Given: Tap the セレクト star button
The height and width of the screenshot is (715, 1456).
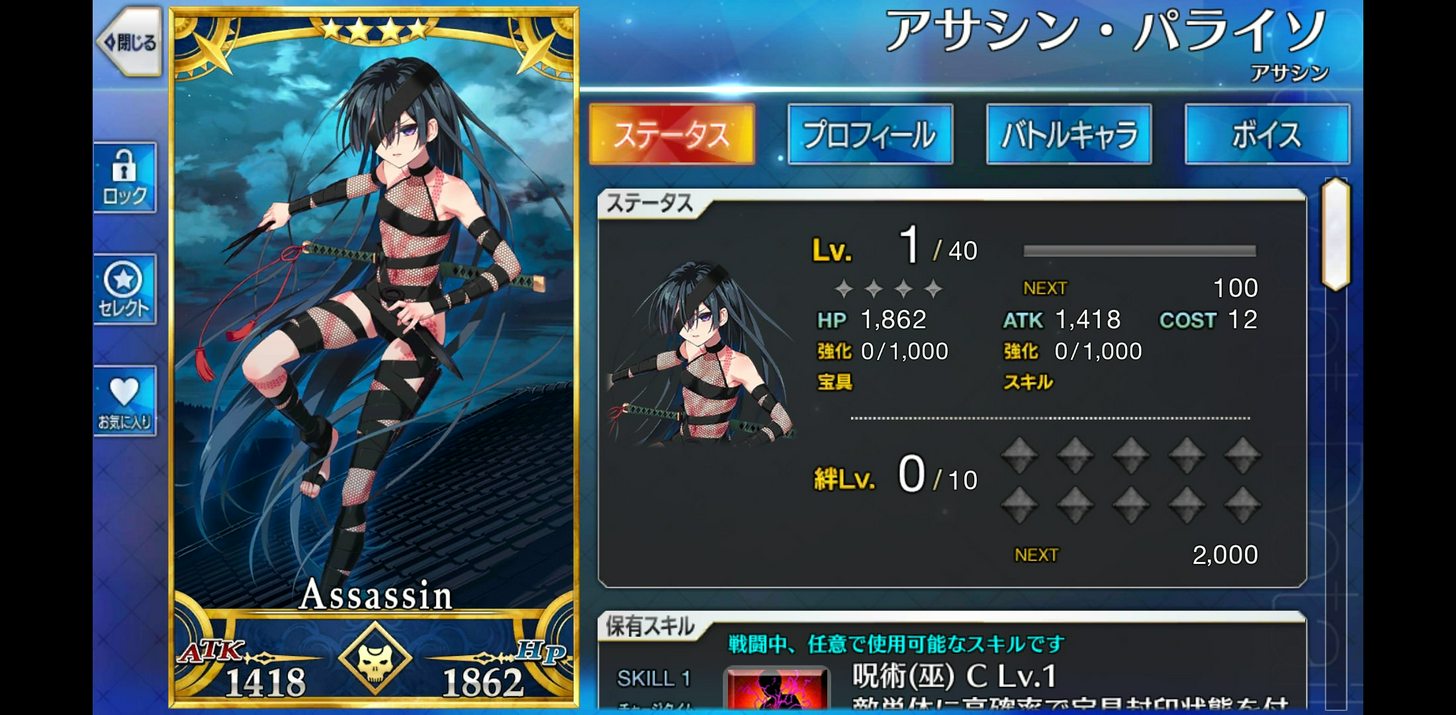Looking at the screenshot, I should click(125, 290).
